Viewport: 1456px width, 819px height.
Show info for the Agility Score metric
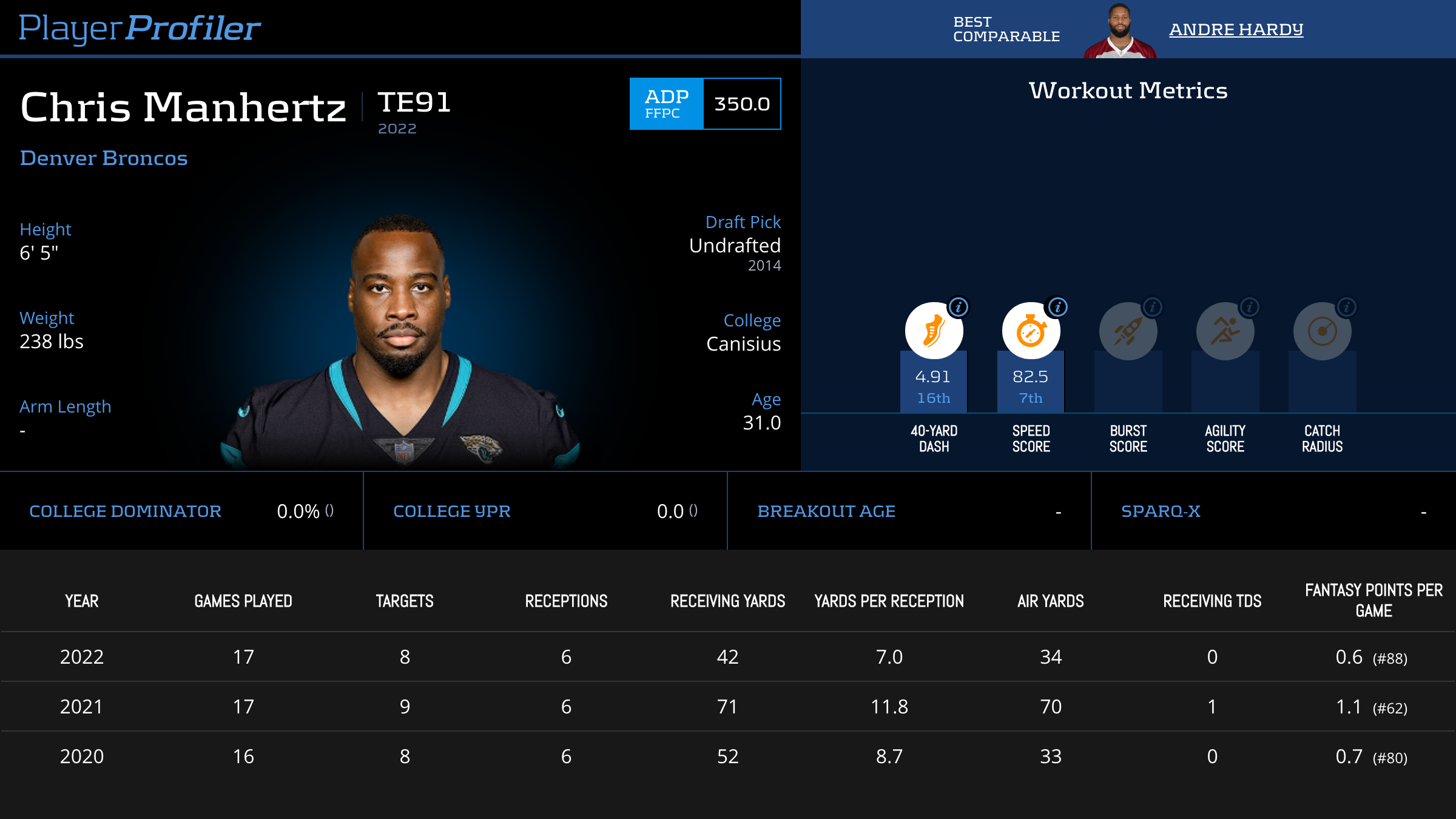coord(1249,307)
